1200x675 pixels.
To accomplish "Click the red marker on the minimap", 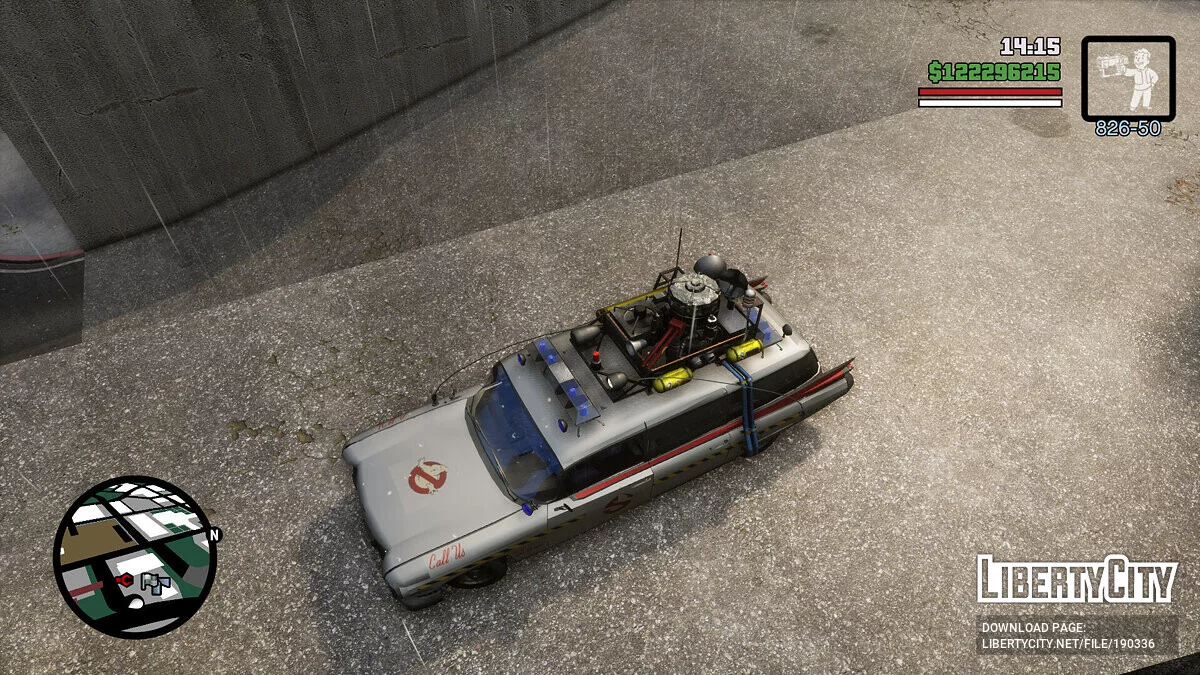I will [x=124, y=579].
